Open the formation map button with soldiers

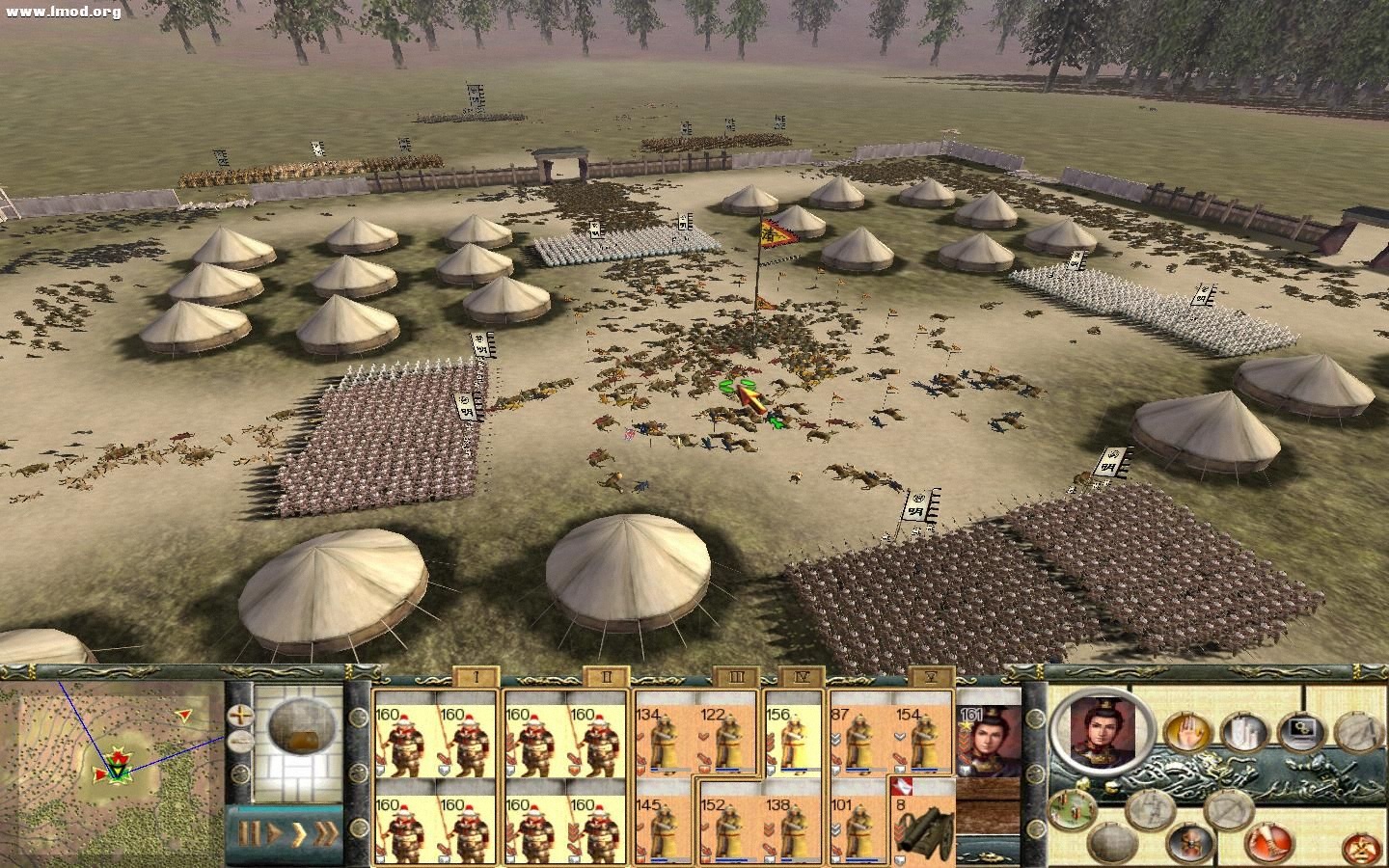tap(1073, 809)
